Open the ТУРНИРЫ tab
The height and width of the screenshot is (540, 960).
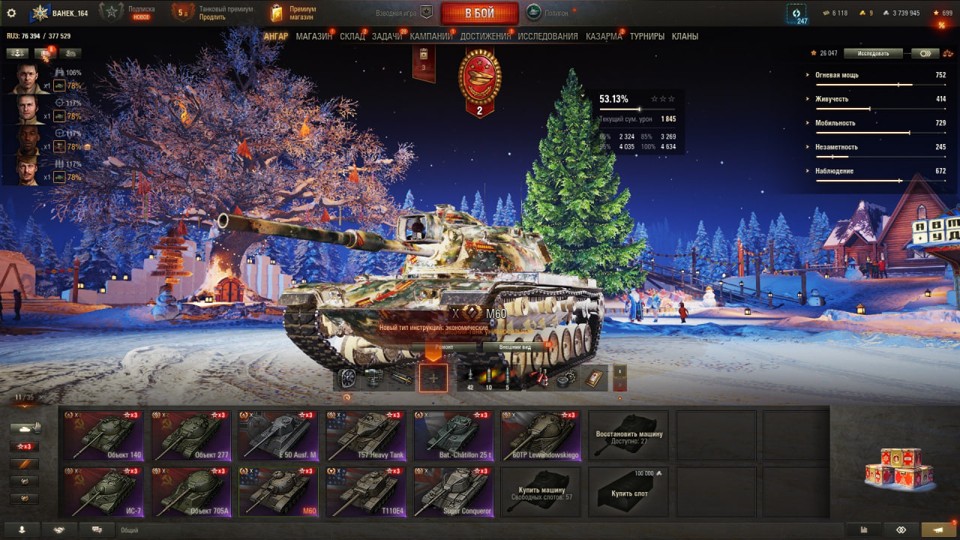click(647, 36)
